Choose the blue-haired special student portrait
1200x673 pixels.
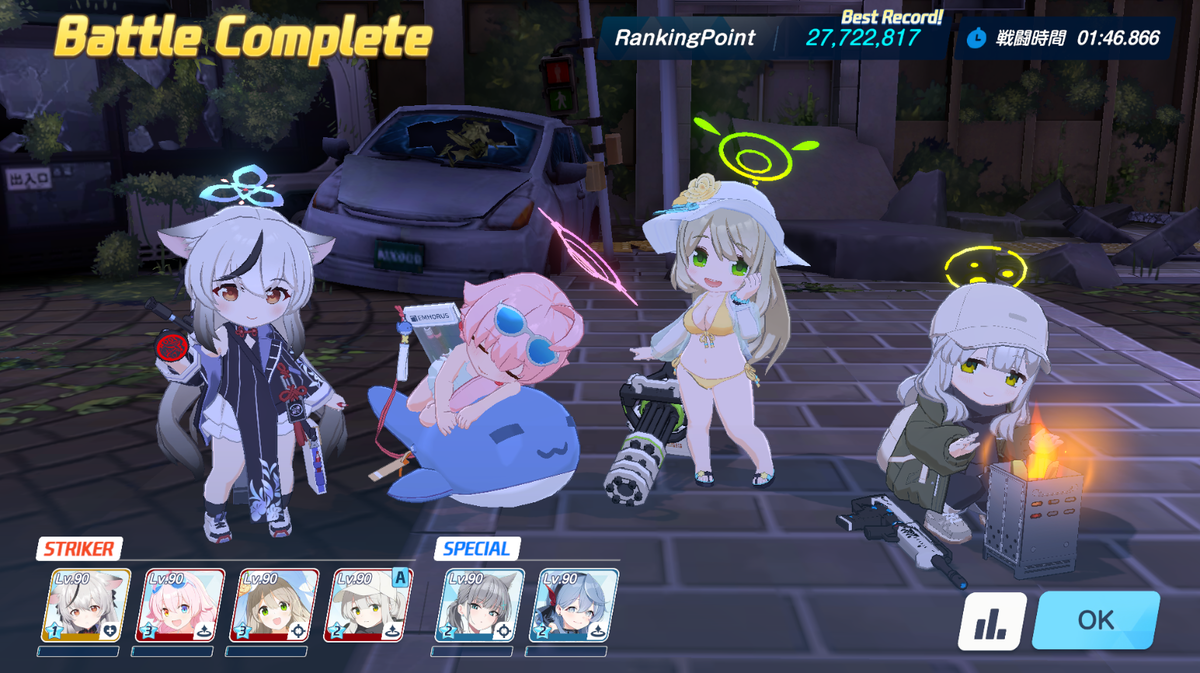pos(579,605)
